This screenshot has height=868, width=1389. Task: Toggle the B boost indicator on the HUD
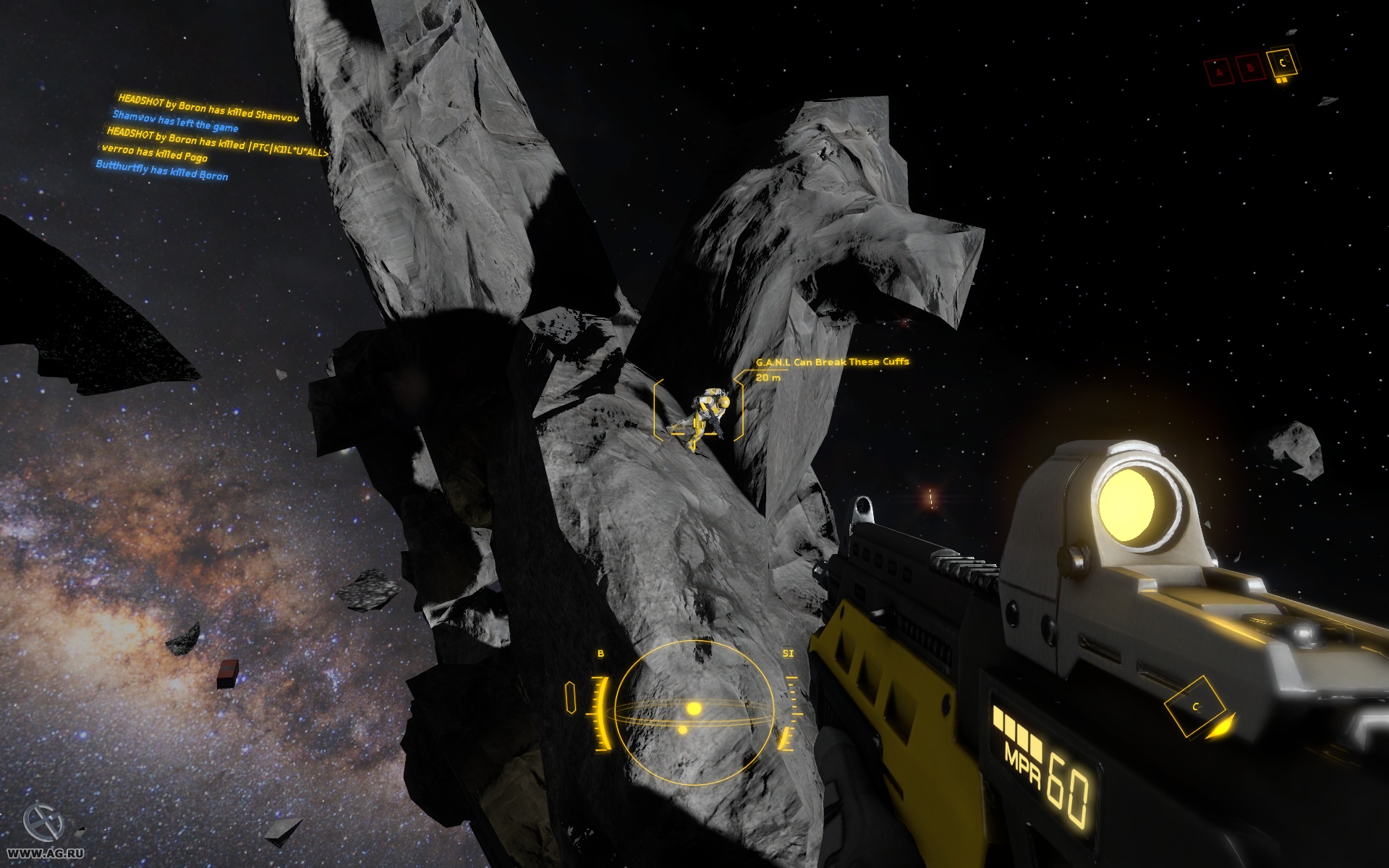pyautogui.click(x=599, y=653)
